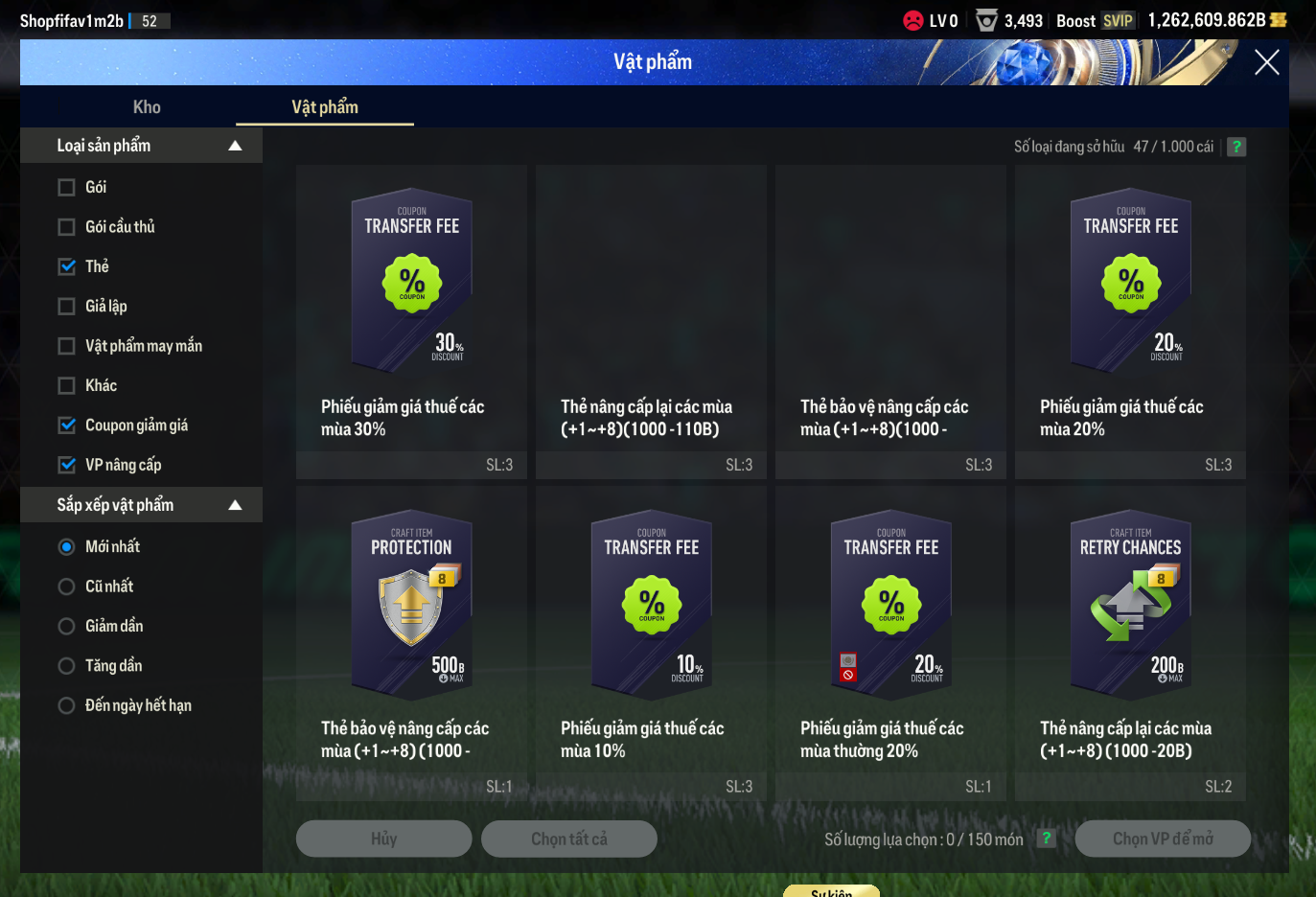
Task: Choose the Cũ nhất sort option
Action: tap(67, 586)
